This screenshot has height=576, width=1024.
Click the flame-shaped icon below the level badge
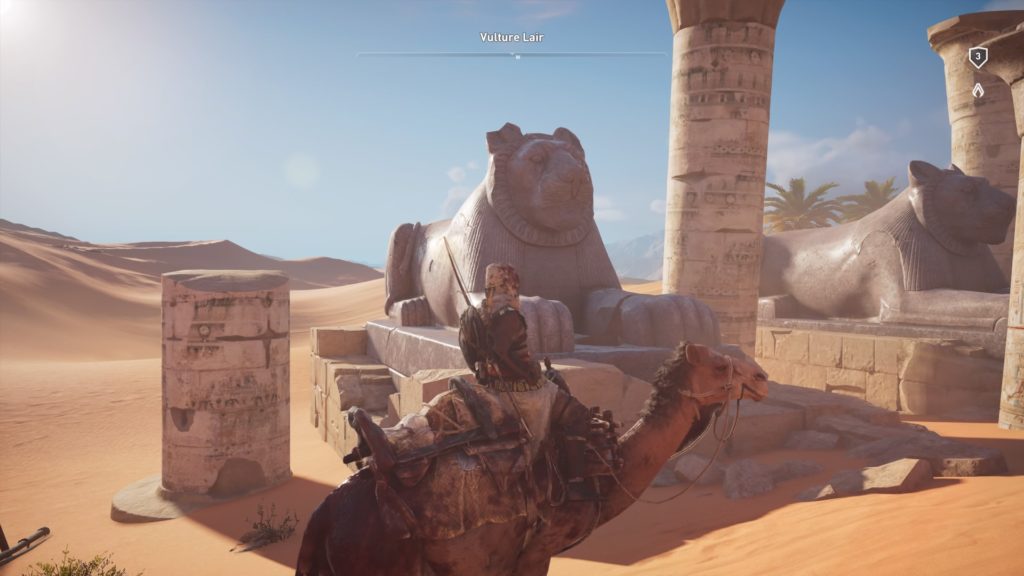click(977, 90)
